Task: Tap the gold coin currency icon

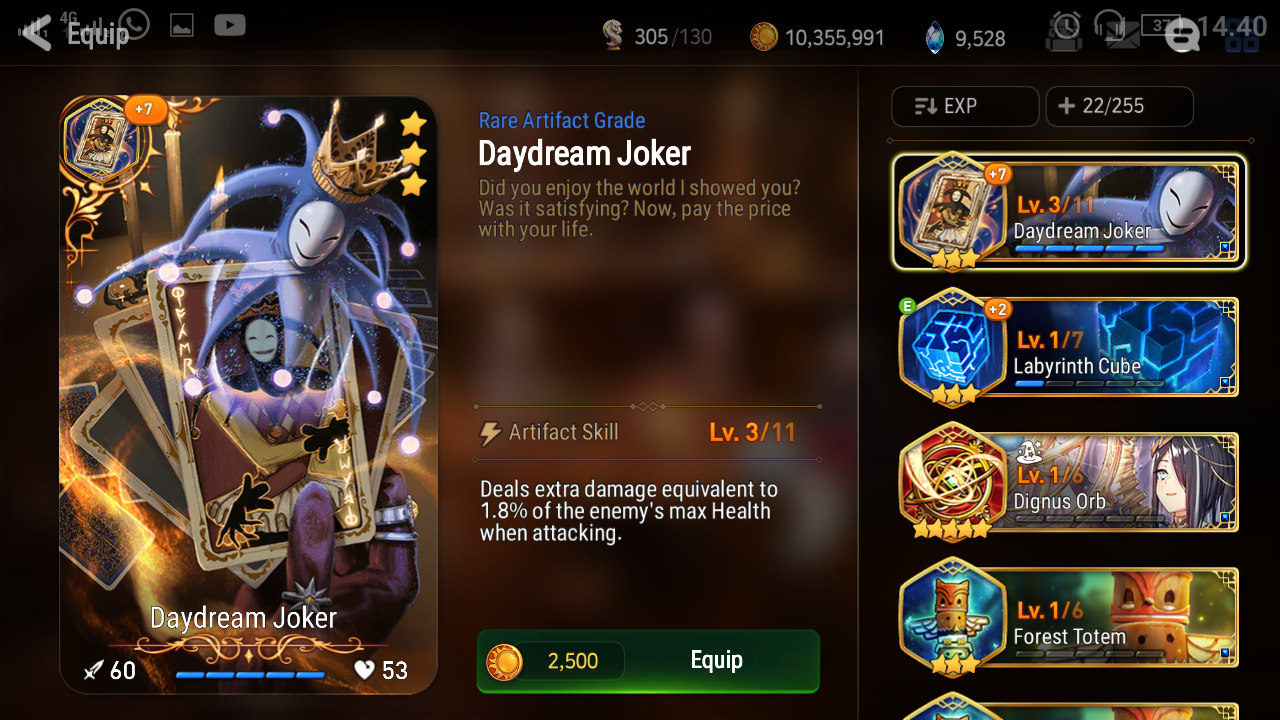Action: coord(765,35)
